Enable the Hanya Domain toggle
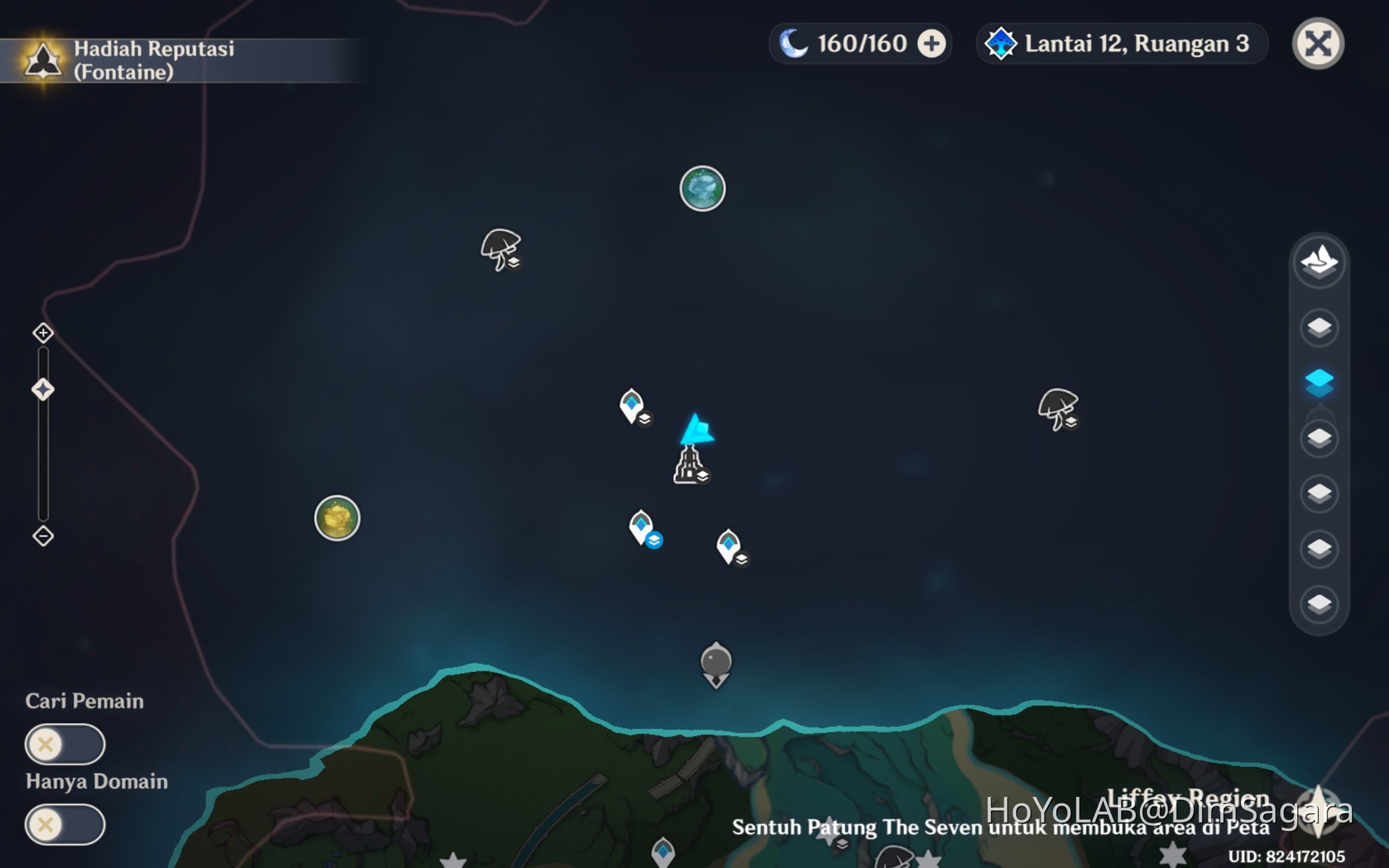1389x868 pixels. click(x=65, y=825)
